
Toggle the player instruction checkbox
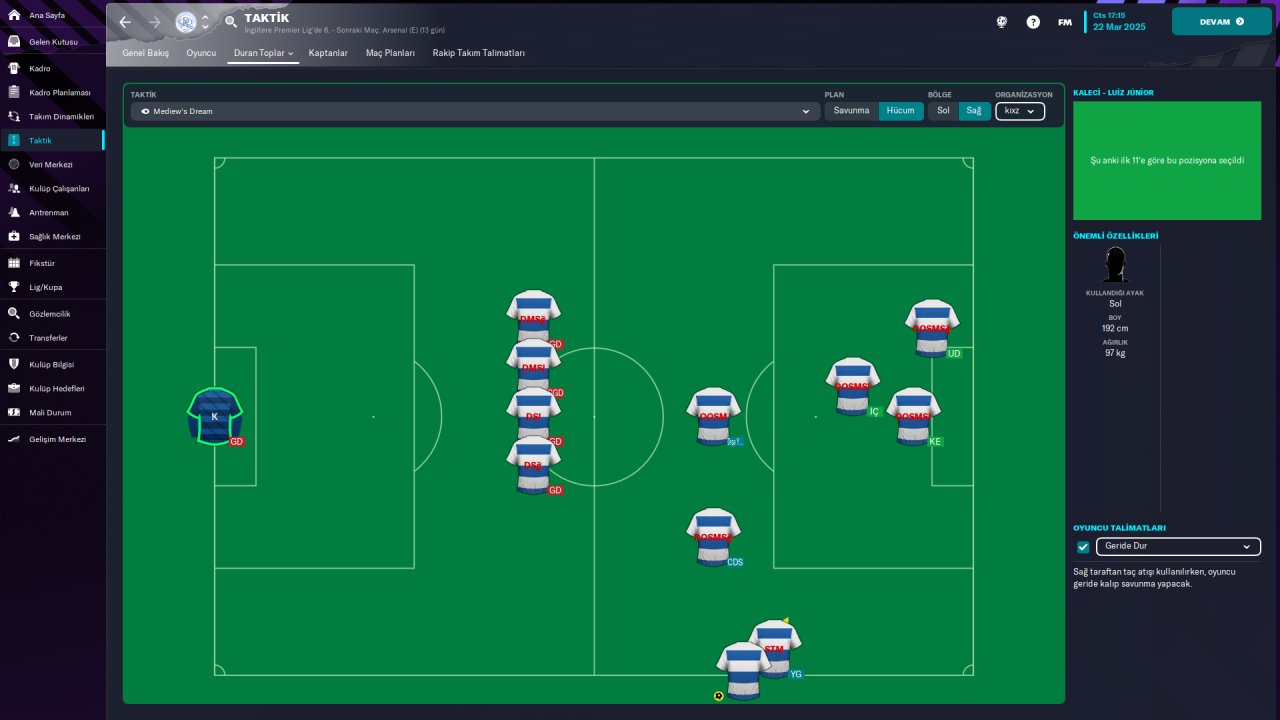pyautogui.click(x=1083, y=547)
